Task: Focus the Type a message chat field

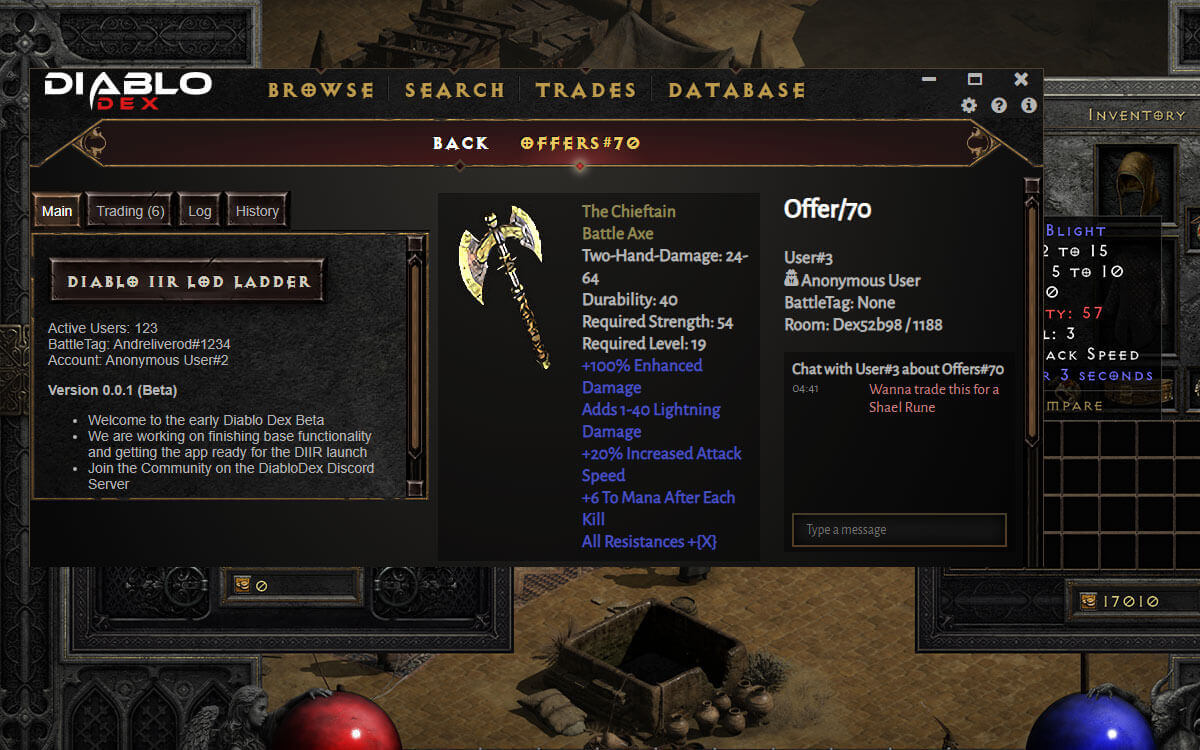Action: click(898, 530)
